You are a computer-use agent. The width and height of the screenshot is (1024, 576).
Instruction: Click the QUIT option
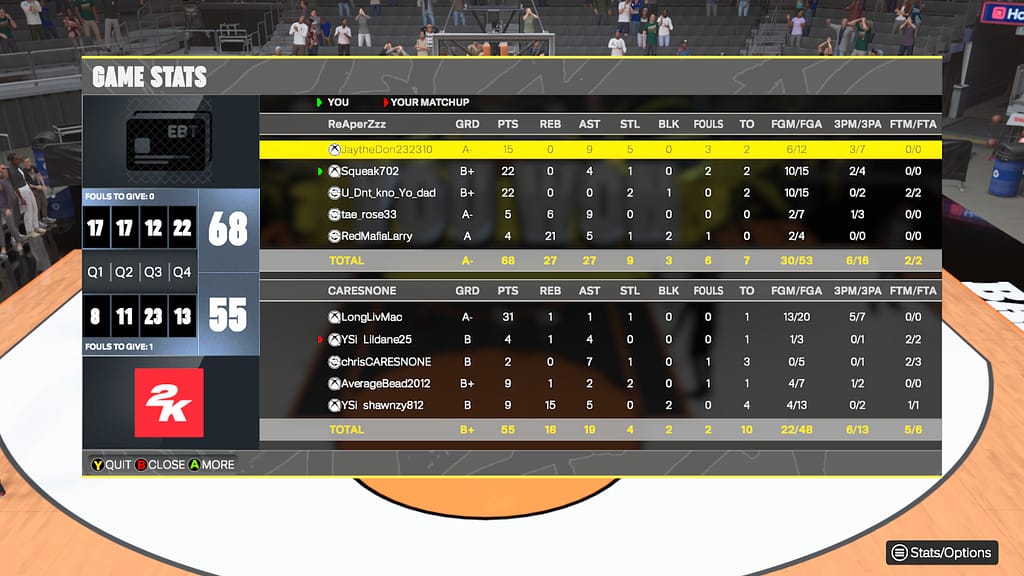110,464
